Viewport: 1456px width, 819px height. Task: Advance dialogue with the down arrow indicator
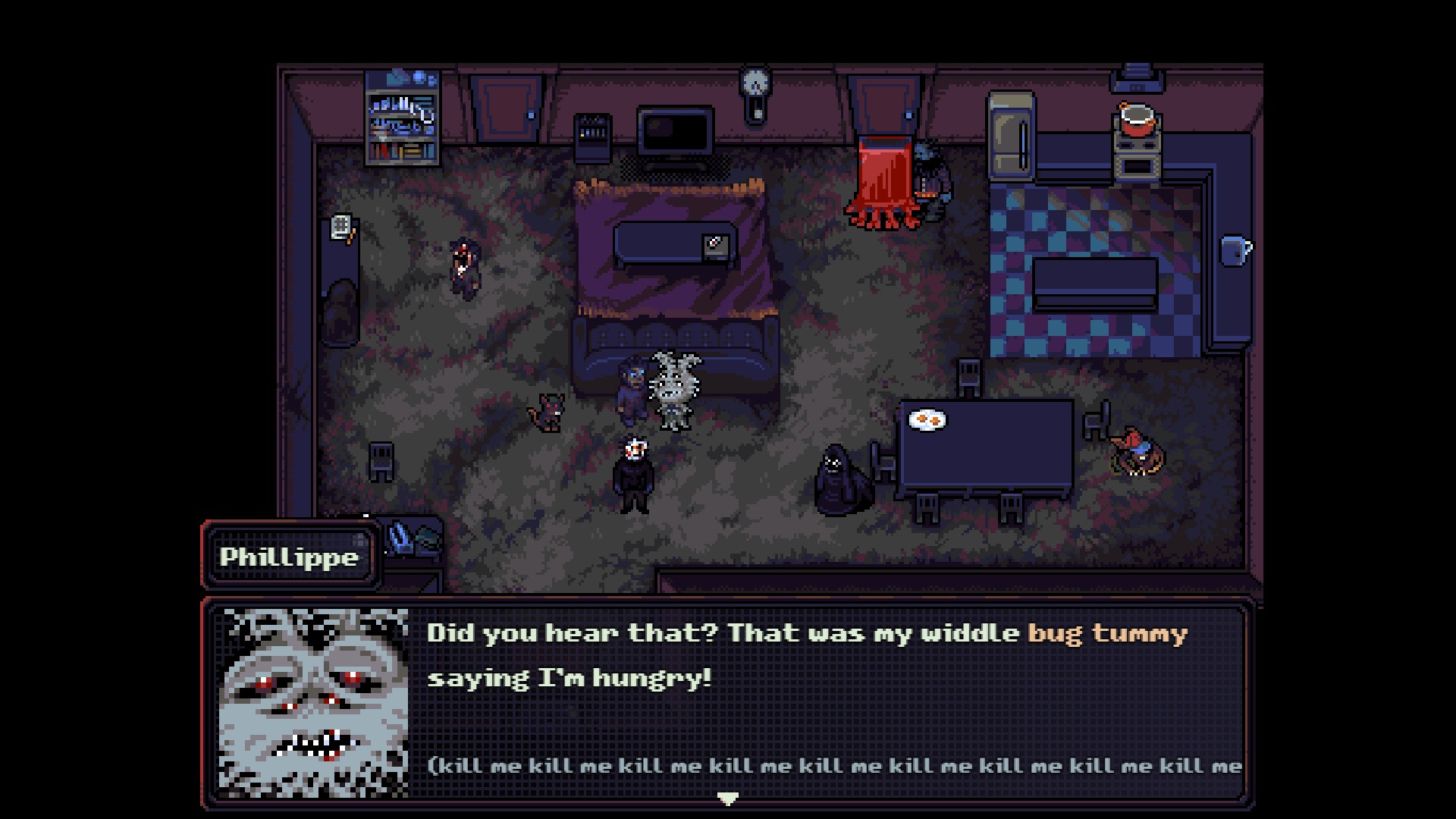(727, 798)
